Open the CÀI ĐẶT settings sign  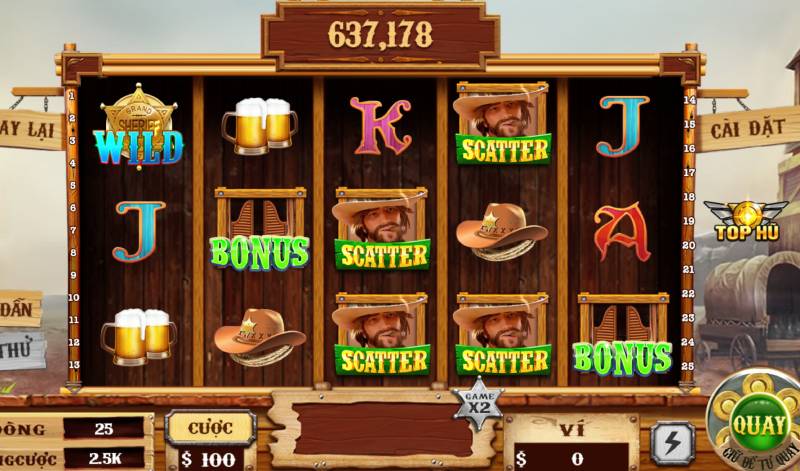[x=747, y=129]
